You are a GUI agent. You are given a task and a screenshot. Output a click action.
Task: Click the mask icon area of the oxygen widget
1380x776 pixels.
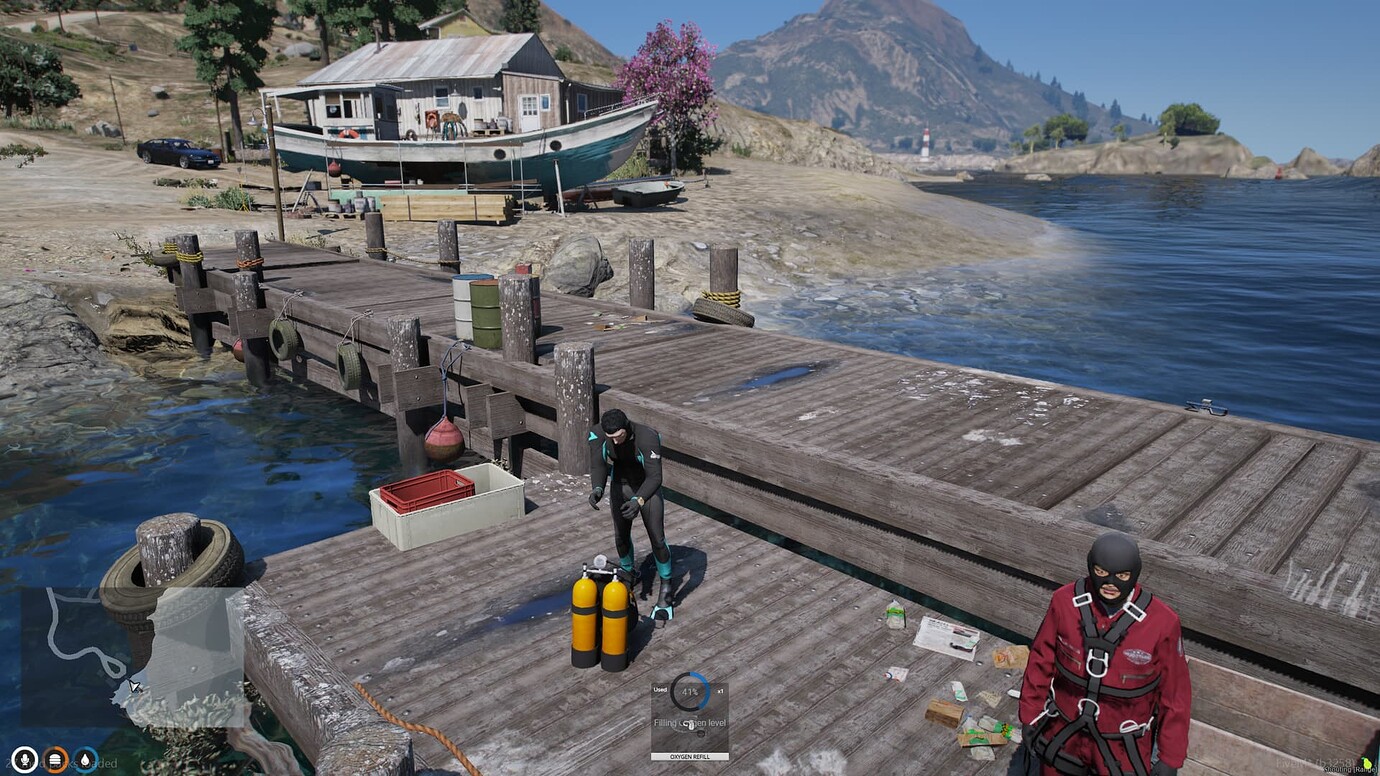point(690,727)
